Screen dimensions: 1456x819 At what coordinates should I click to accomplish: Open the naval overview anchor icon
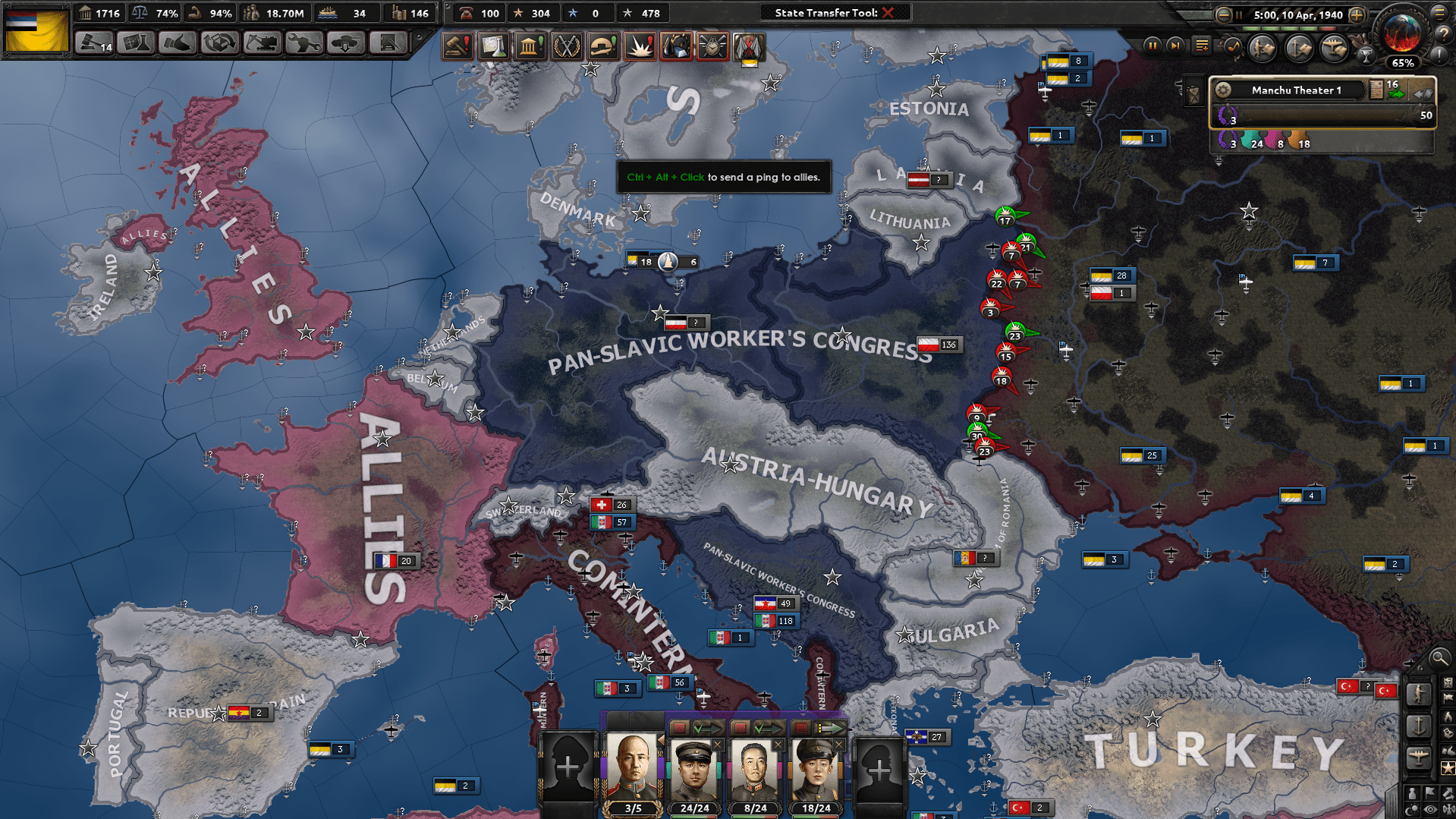(1298, 47)
